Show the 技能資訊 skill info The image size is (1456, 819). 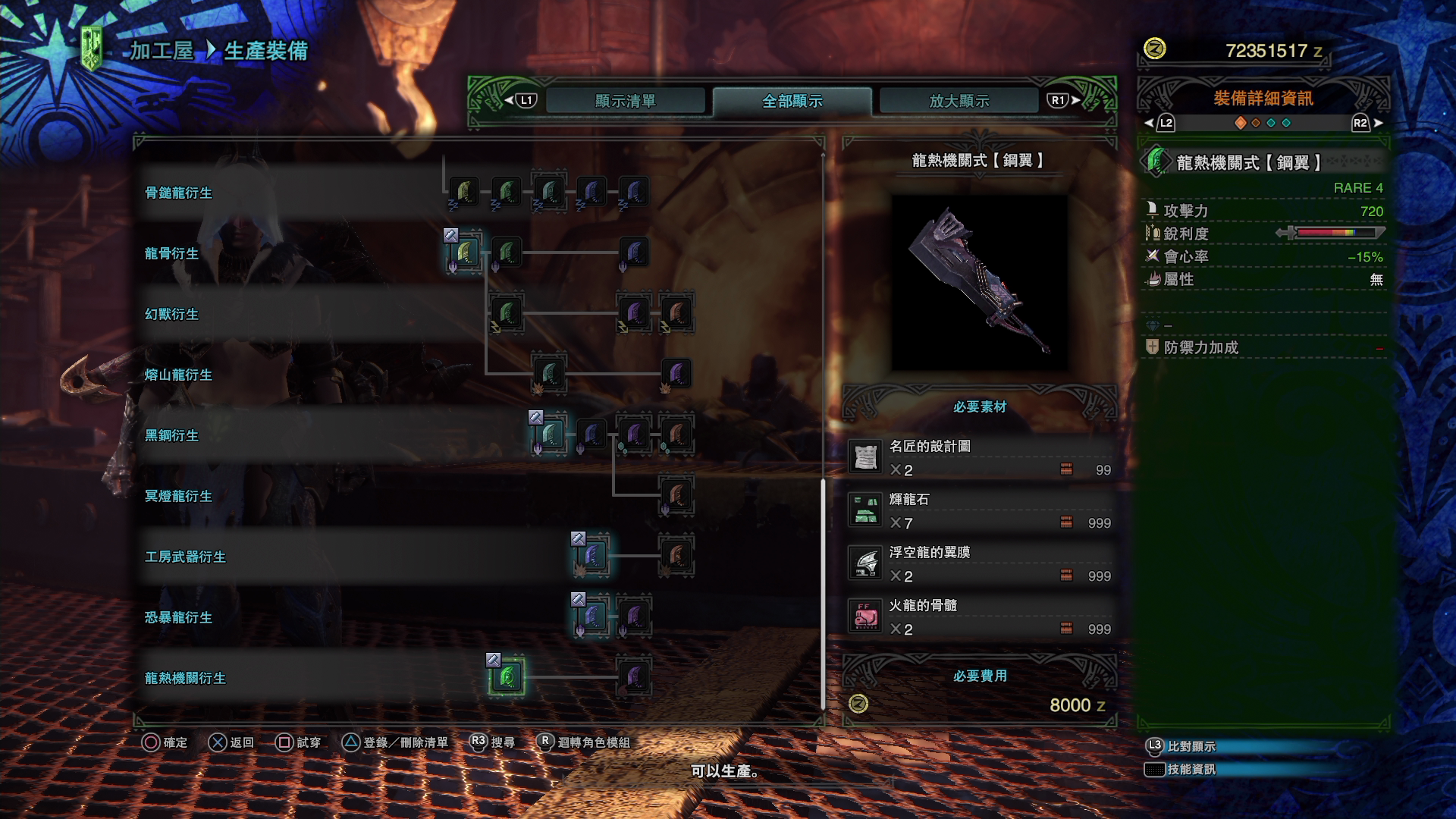tap(1191, 769)
